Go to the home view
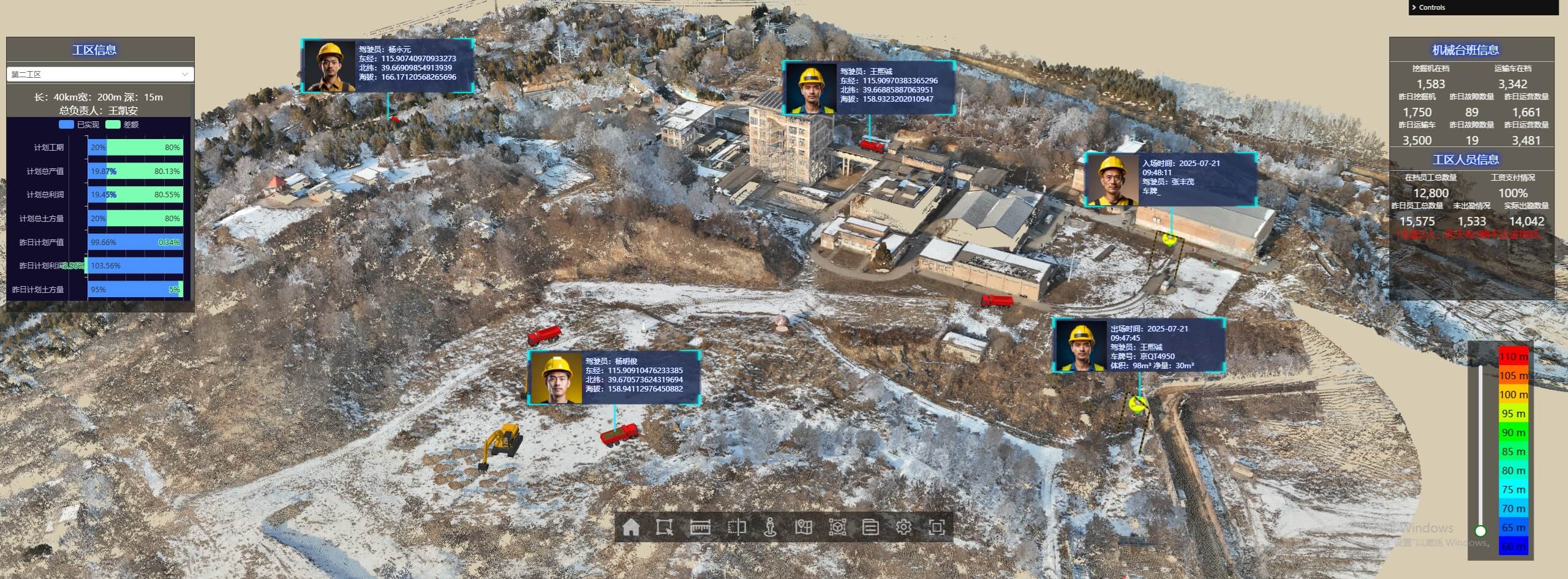 pyautogui.click(x=631, y=527)
